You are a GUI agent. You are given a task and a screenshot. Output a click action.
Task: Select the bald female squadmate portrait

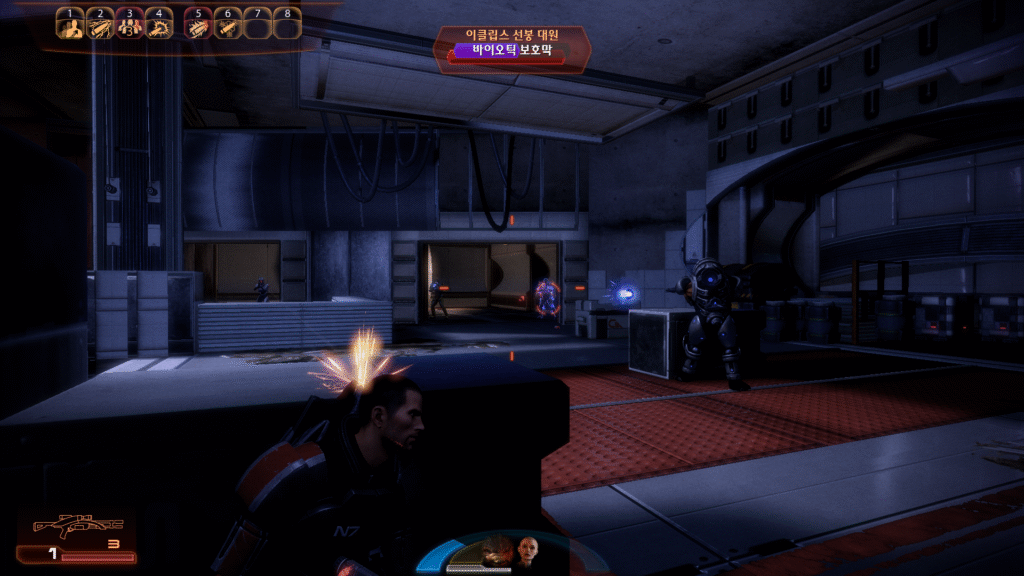point(526,549)
